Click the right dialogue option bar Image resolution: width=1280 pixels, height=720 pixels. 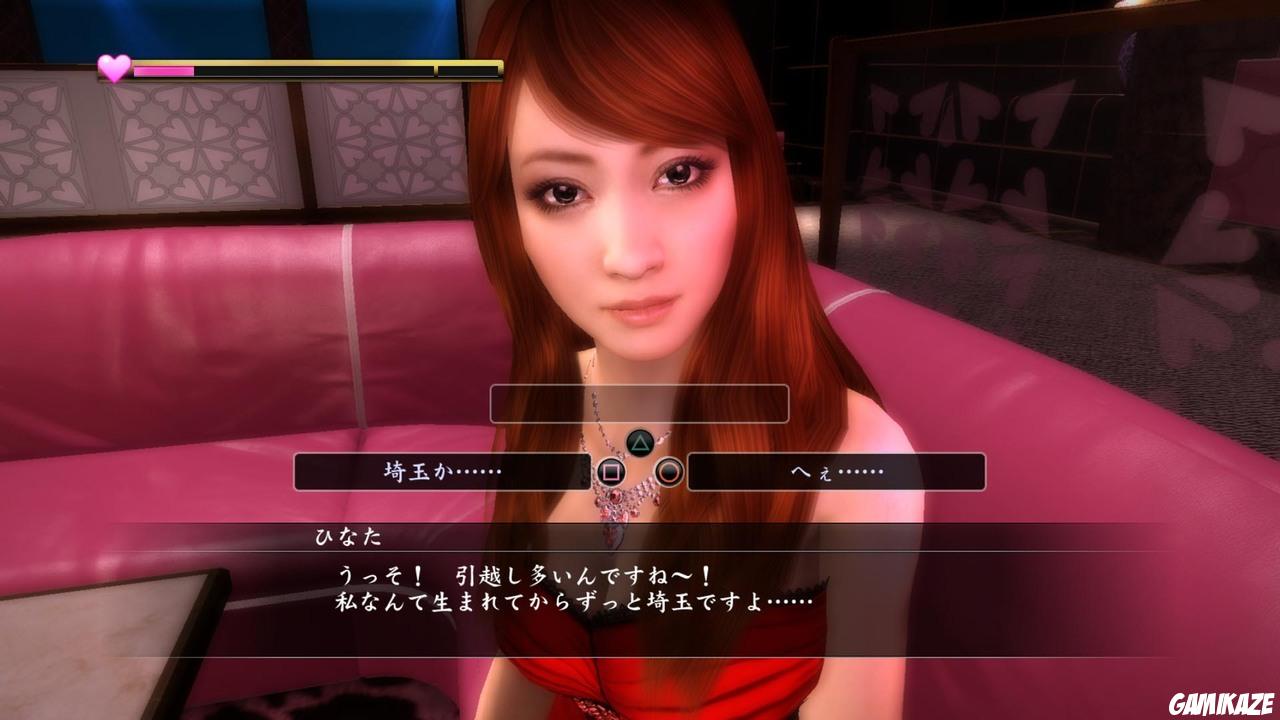pos(835,472)
